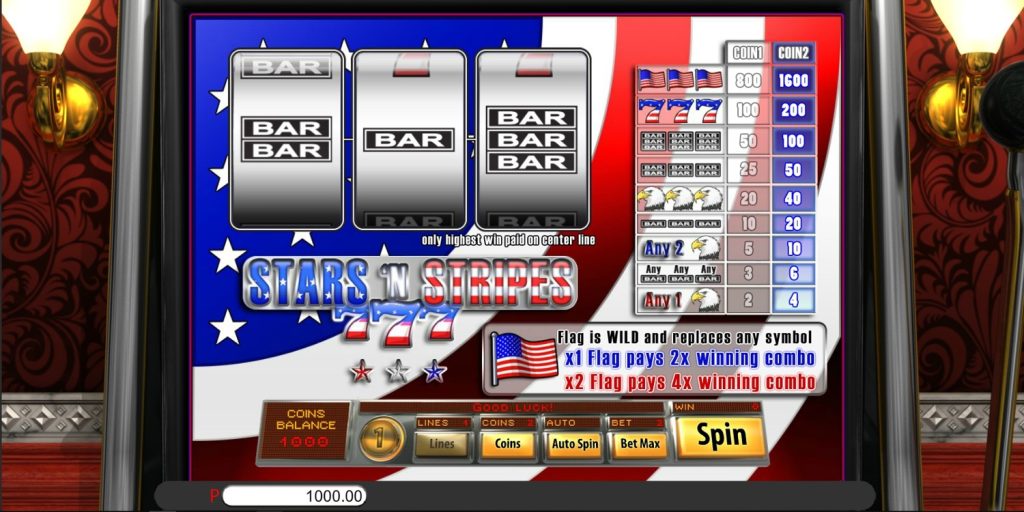Activate Auto Spin
Viewport: 1024px width, 512px height.
[574, 443]
